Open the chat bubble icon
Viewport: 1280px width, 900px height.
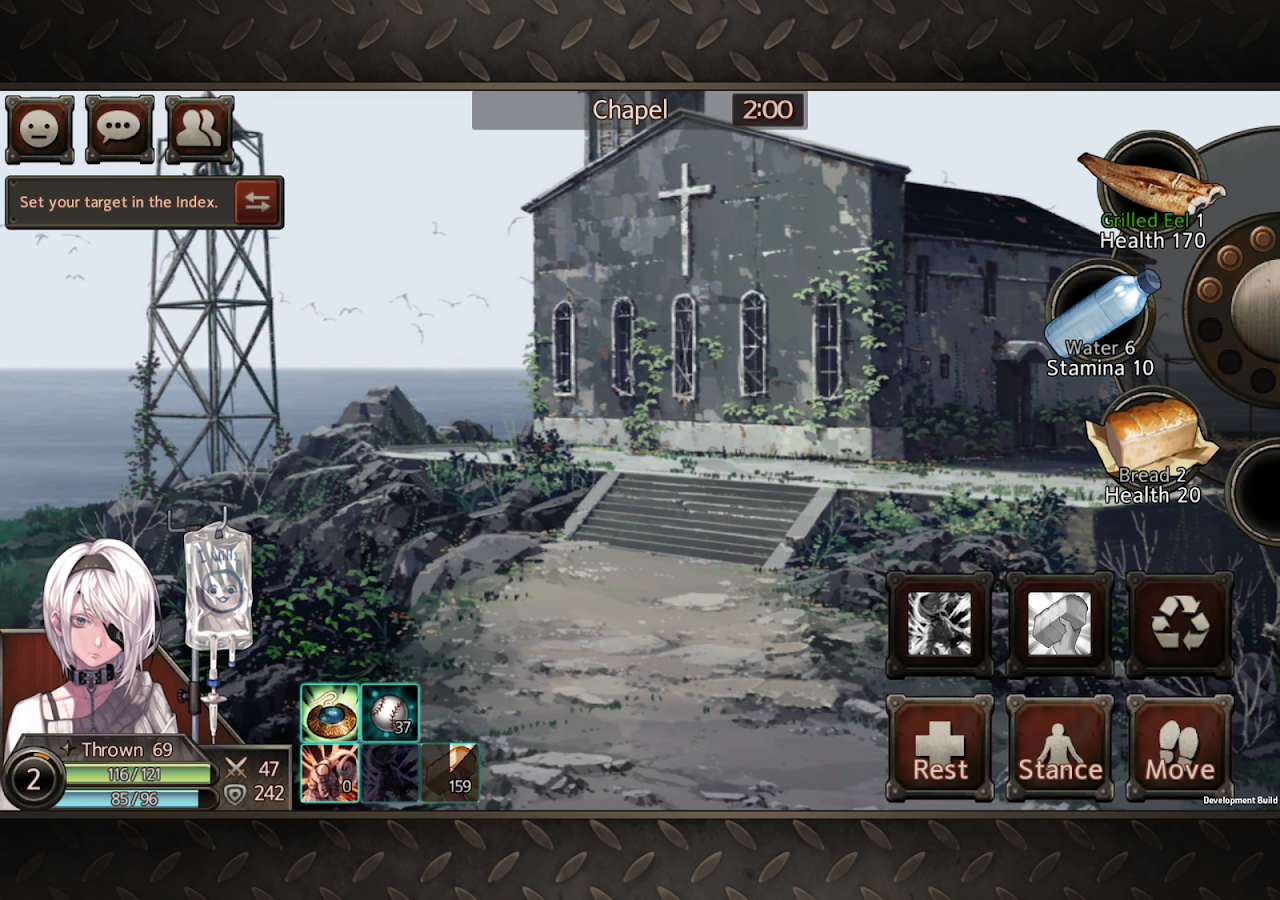(x=119, y=128)
